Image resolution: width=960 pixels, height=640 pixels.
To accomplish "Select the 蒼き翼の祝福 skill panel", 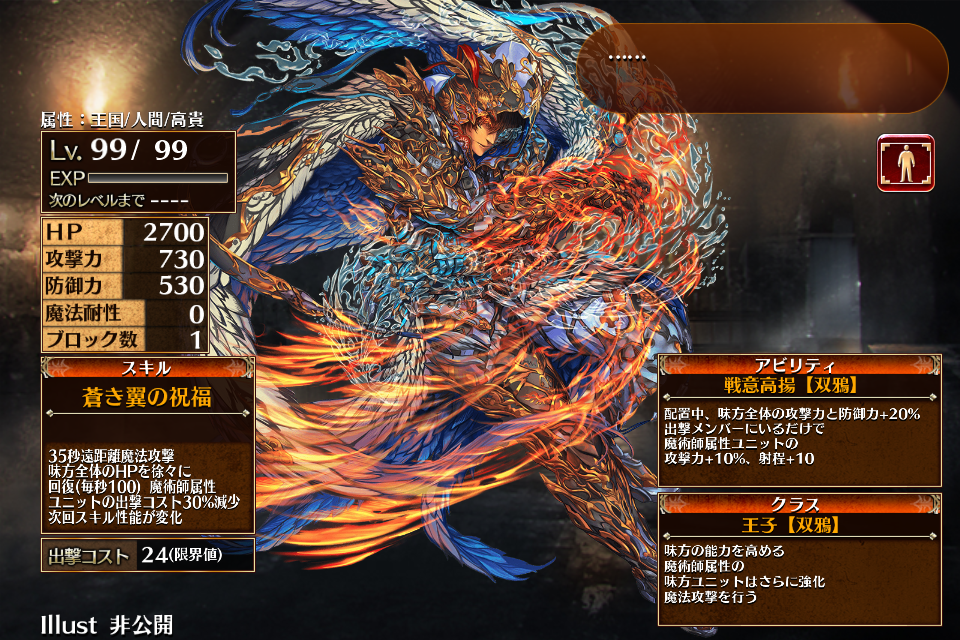I will tap(147, 444).
